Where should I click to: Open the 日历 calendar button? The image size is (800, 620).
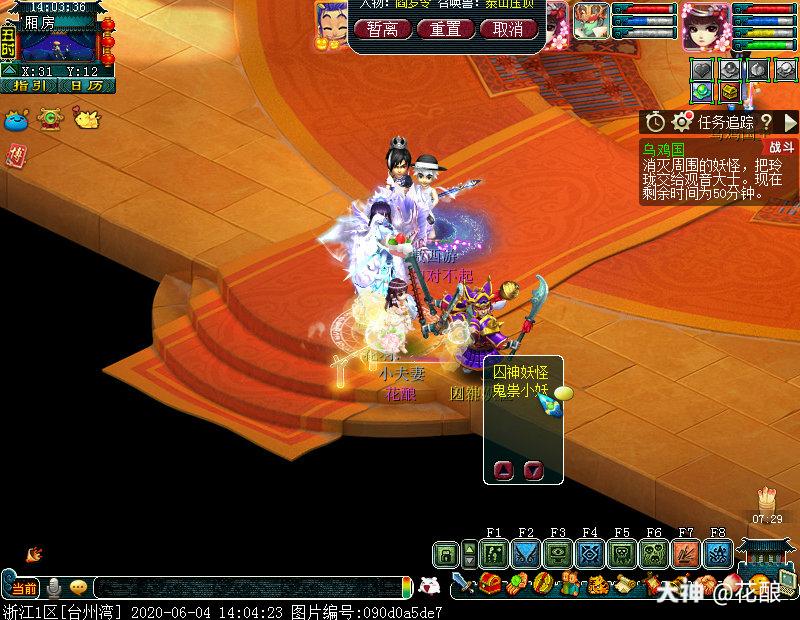(x=87, y=85)
